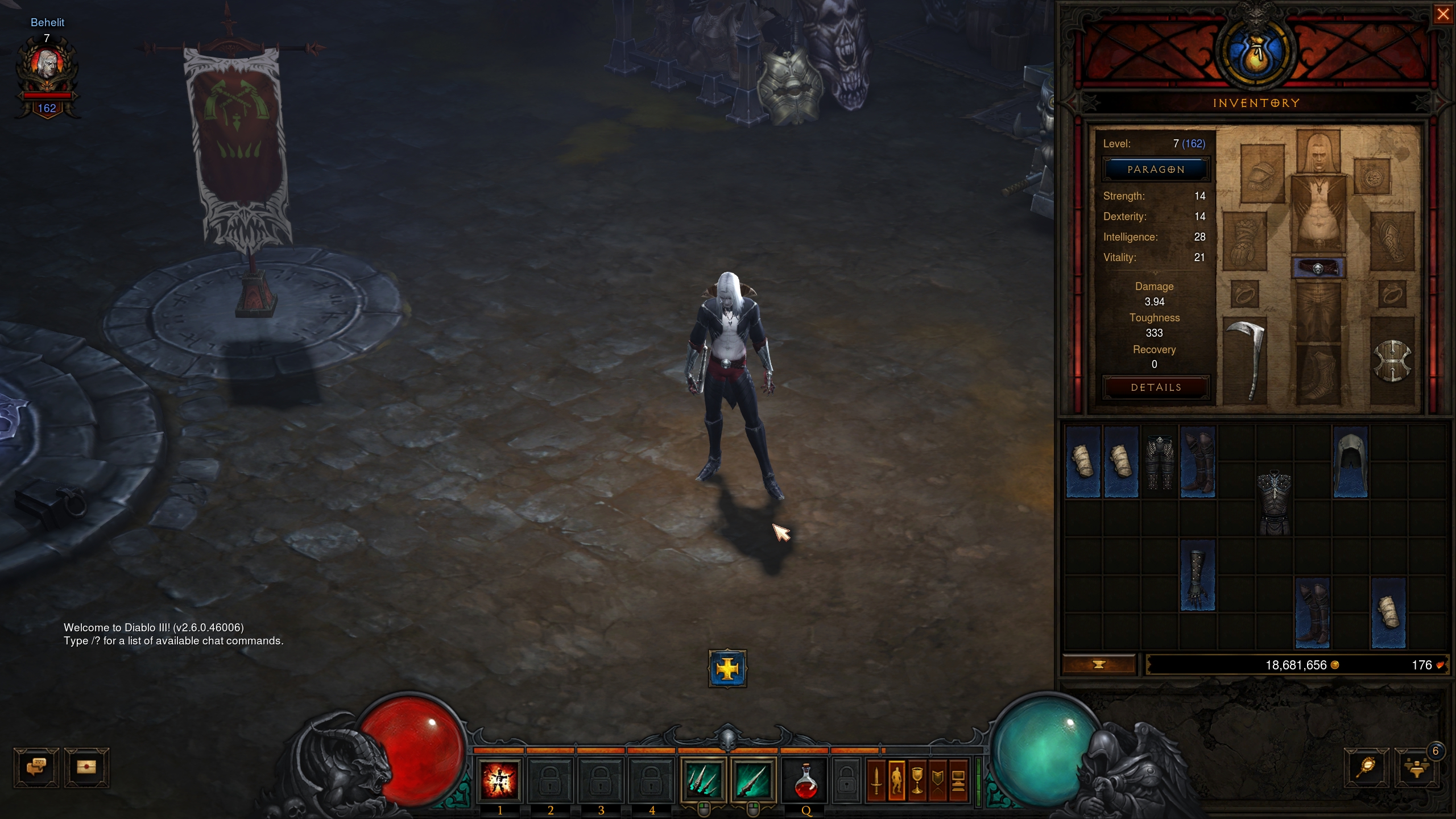Open the game menu computer button
Viewport: 1456px width, 819px height.
[958, 780]
